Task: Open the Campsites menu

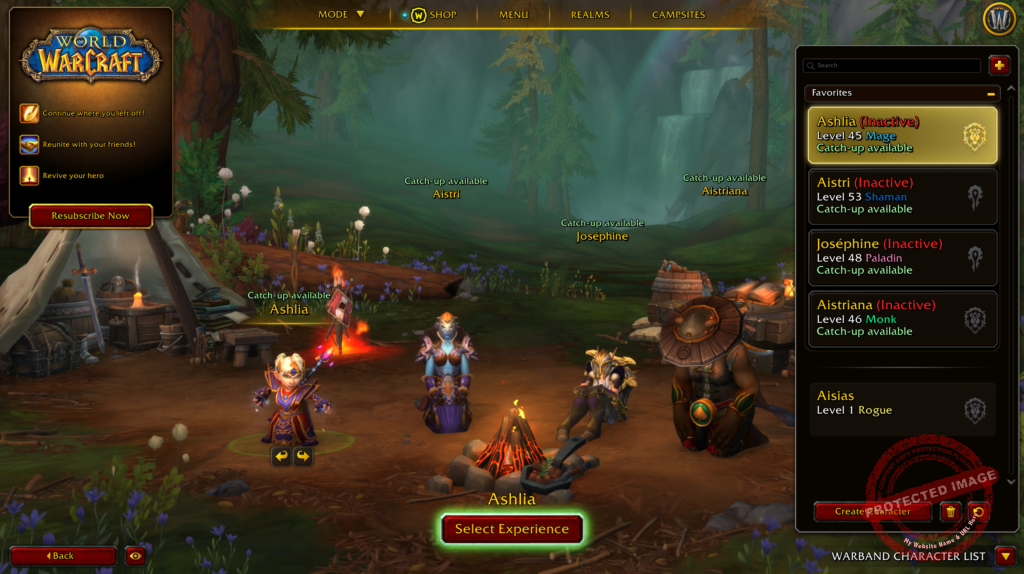Action: tap(678, 15)
